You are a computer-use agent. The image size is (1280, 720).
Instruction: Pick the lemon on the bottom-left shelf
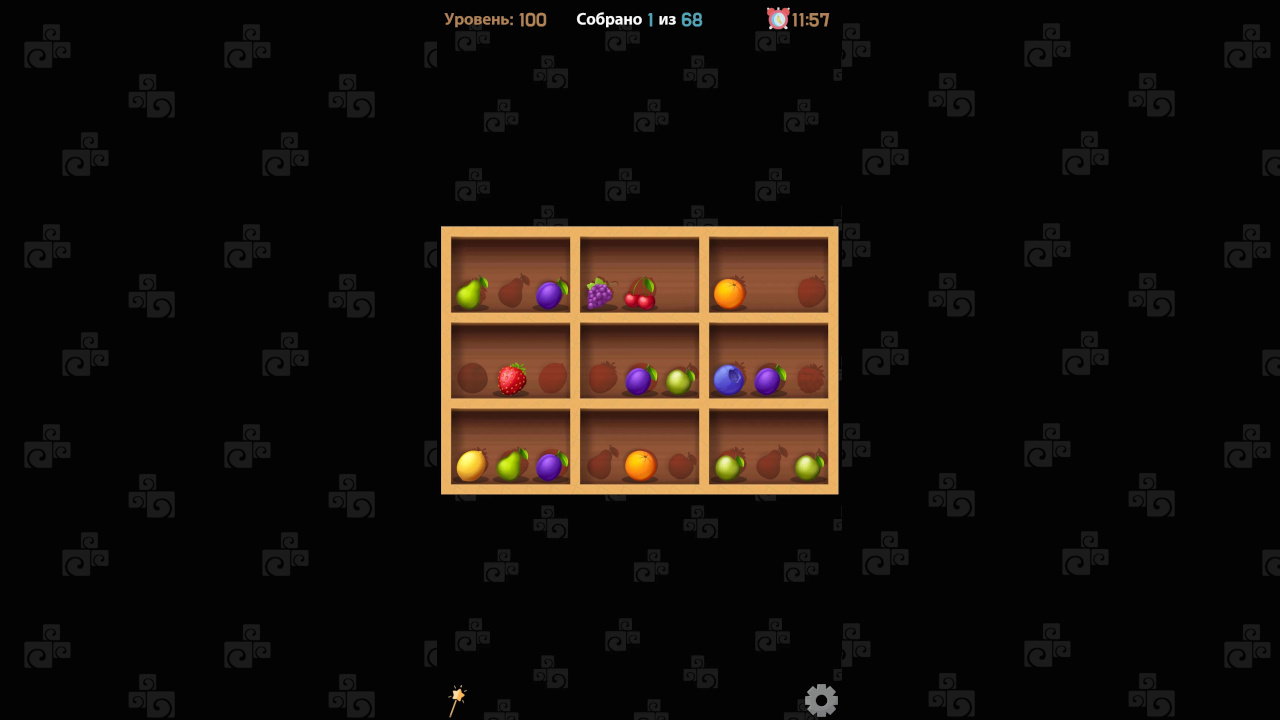pyautogui.click(x=472, y=465)
